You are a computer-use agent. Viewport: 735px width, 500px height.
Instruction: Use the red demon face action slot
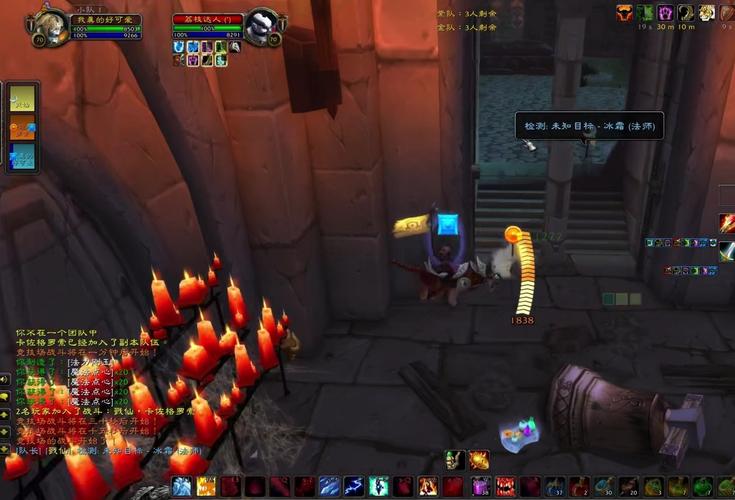click(505, 487)
